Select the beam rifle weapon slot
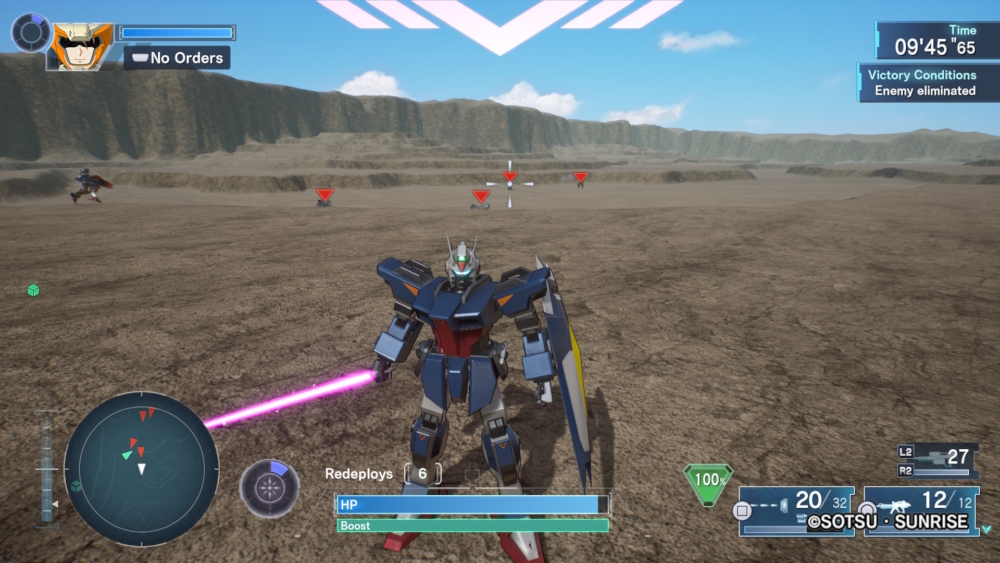Screen dimensions: 1000x563 796,509
